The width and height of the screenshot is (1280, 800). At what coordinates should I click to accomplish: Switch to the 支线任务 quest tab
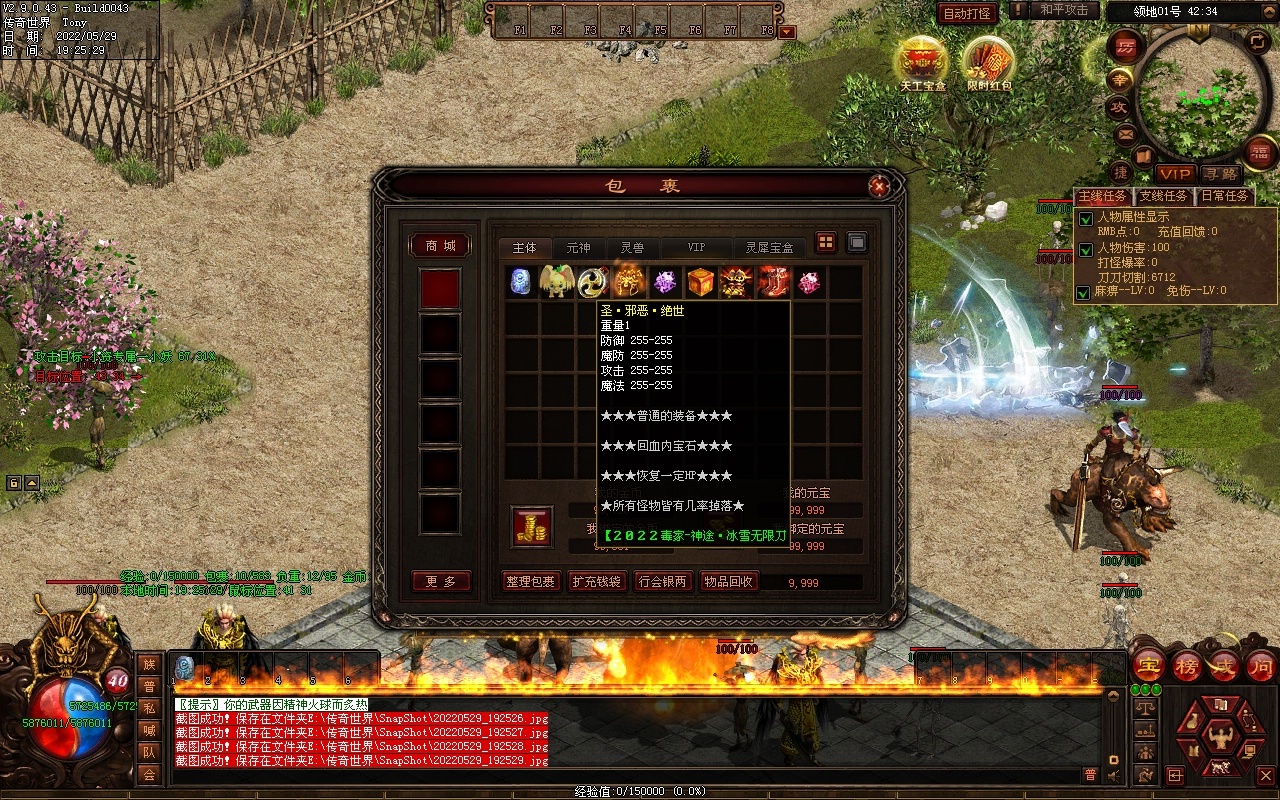pyautogui.click(x=1164, y=196)
